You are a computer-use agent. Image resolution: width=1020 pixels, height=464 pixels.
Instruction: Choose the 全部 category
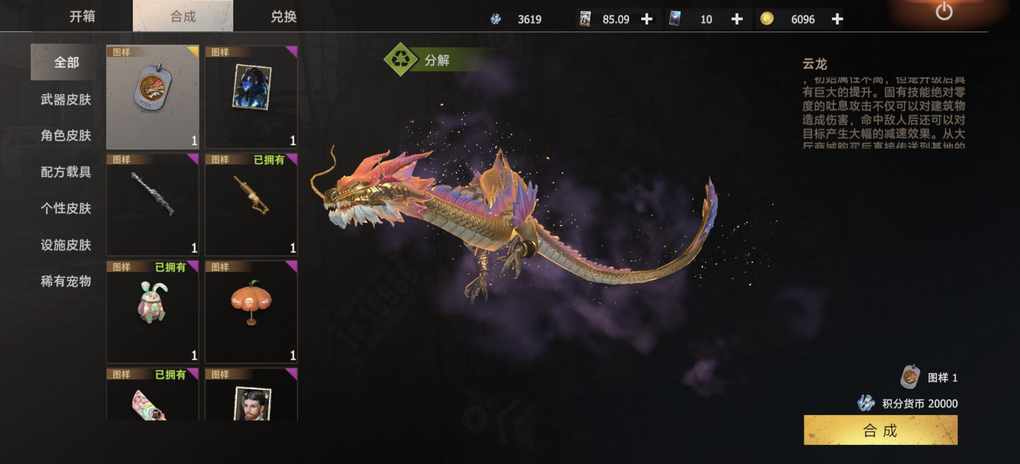coord(66,62)
